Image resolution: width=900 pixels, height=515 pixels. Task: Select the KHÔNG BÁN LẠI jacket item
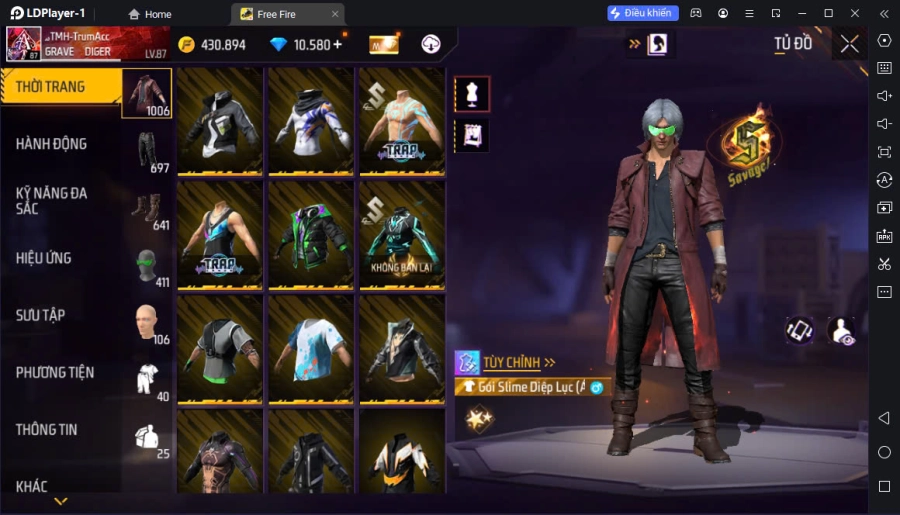coord(401,236)
